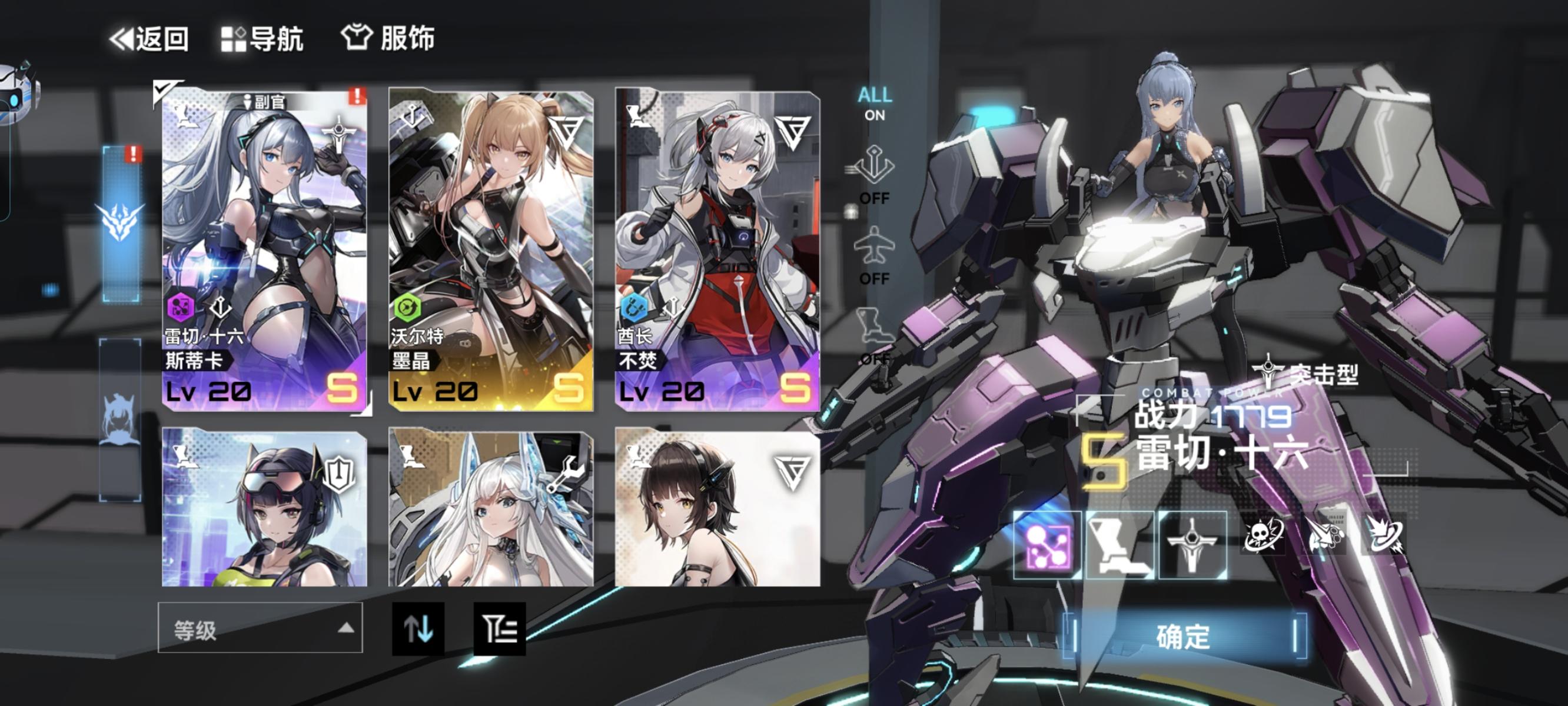Open the 导航 navigation menu
Screen dimensions: 1568x706
coord(262,38)
